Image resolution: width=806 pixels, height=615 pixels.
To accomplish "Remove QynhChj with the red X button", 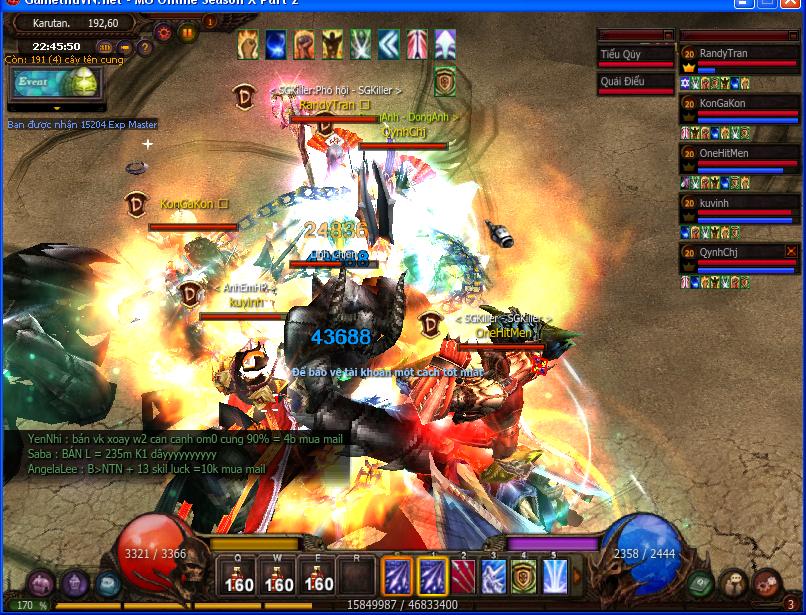I will pyautogui.click(x=791, y=251).
